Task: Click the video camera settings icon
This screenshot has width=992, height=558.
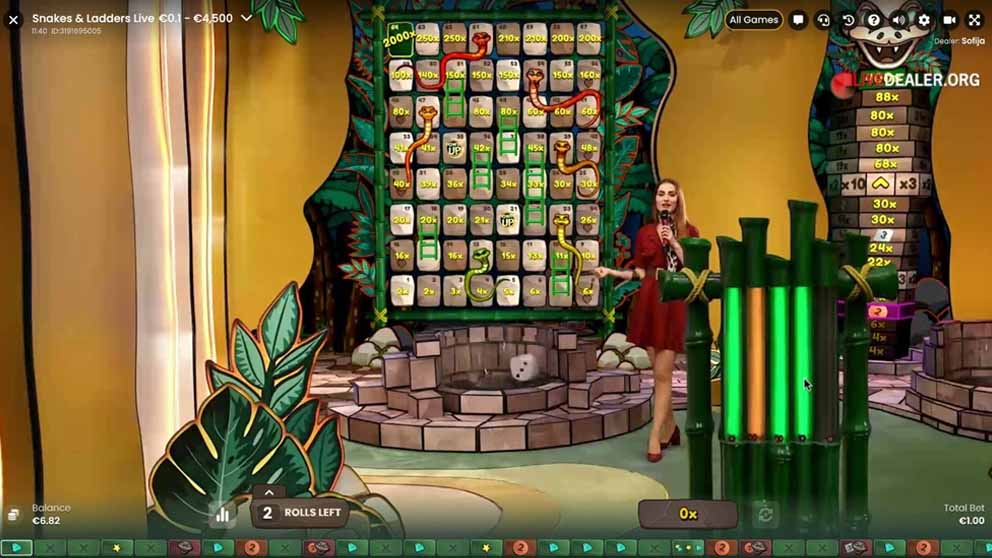Action: pyautogui.click(x=949, y=20)
